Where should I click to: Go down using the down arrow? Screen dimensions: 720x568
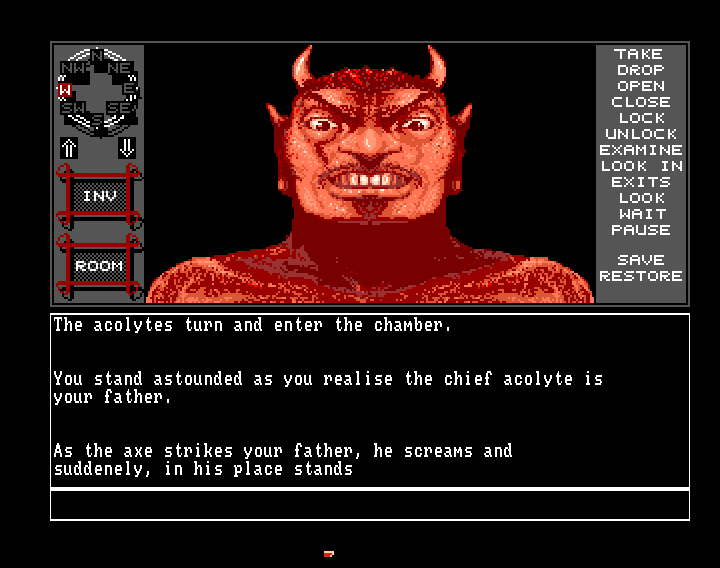click(127, 148)
